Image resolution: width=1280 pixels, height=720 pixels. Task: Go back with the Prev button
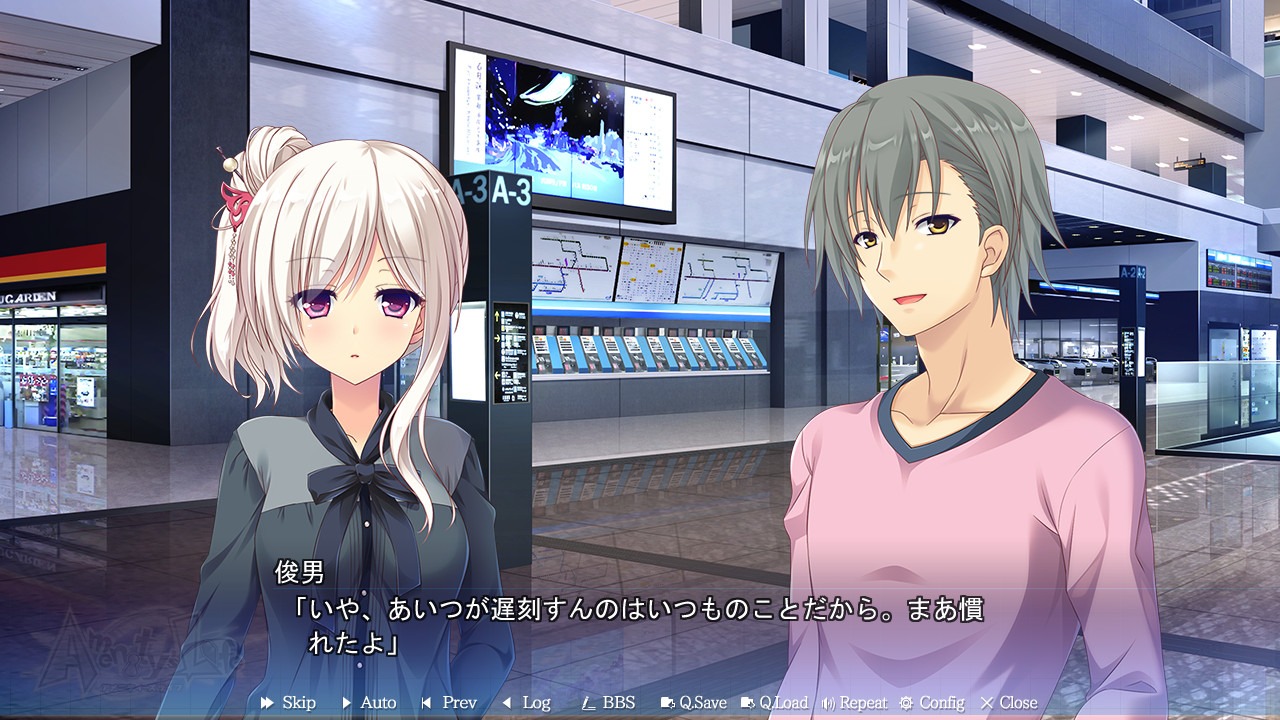[449, 703]
